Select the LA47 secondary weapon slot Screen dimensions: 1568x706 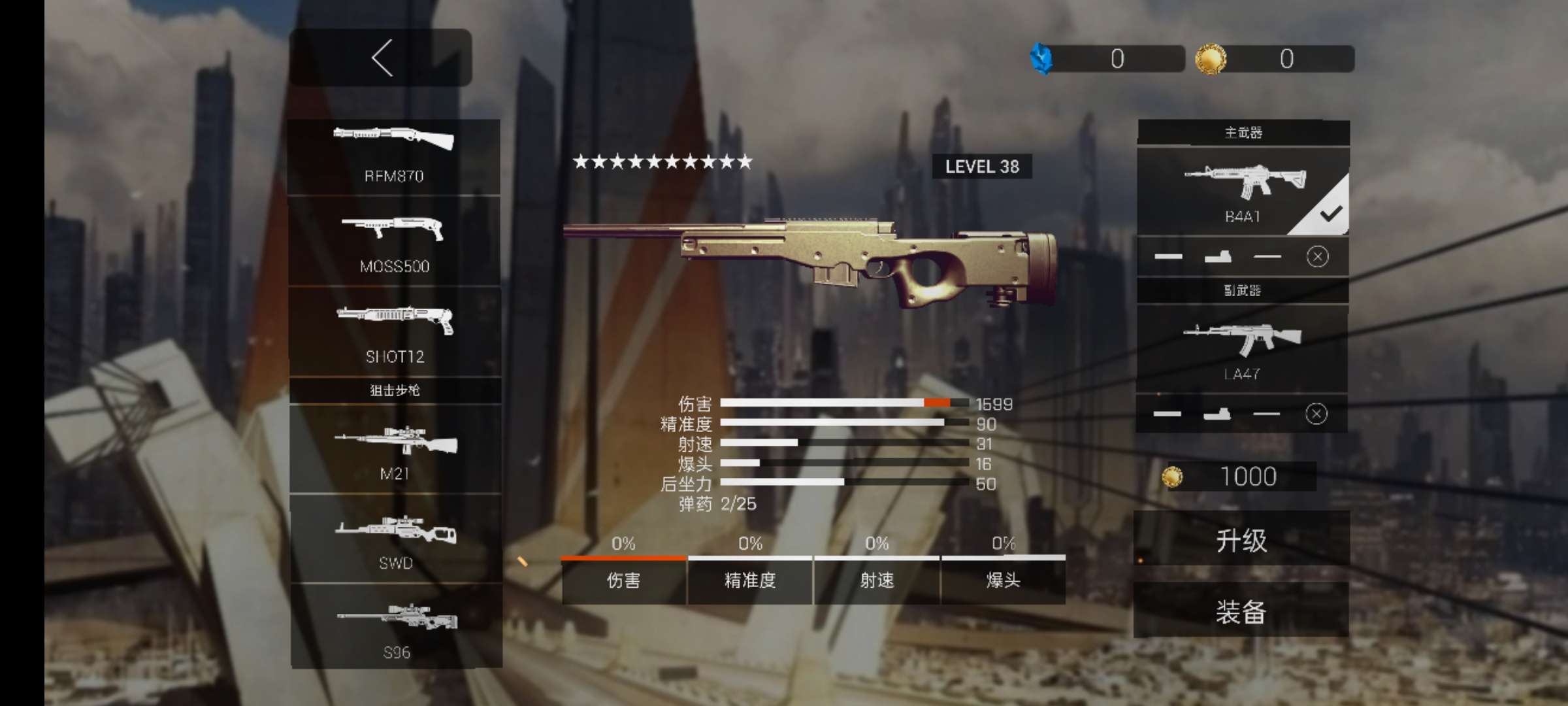coord(1241,349)
